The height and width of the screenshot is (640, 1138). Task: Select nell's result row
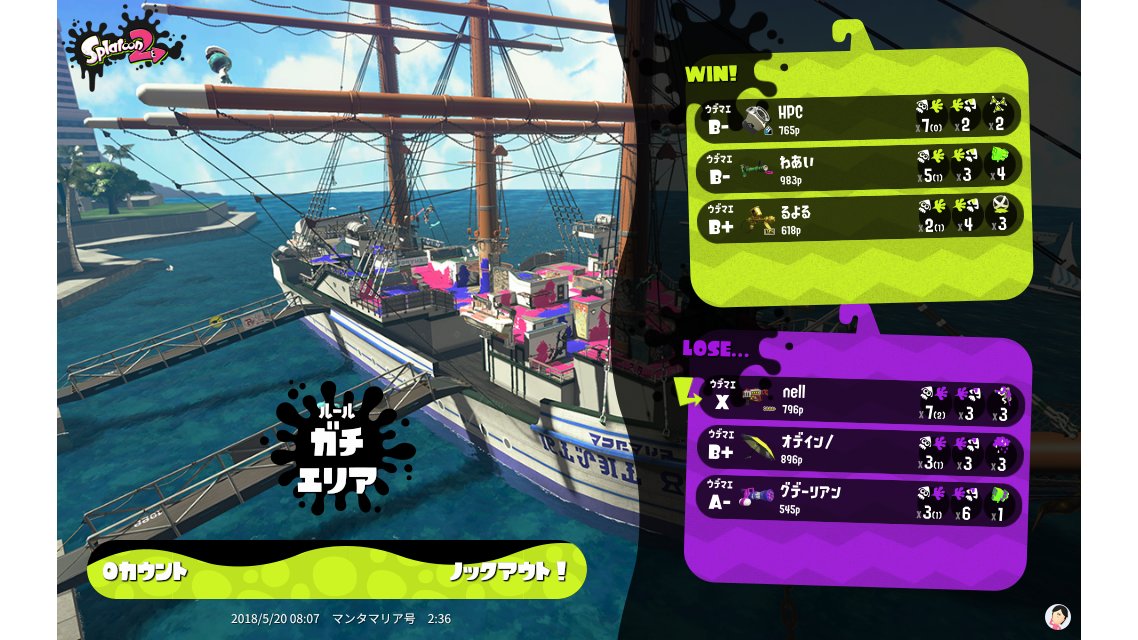coord(858,402)
